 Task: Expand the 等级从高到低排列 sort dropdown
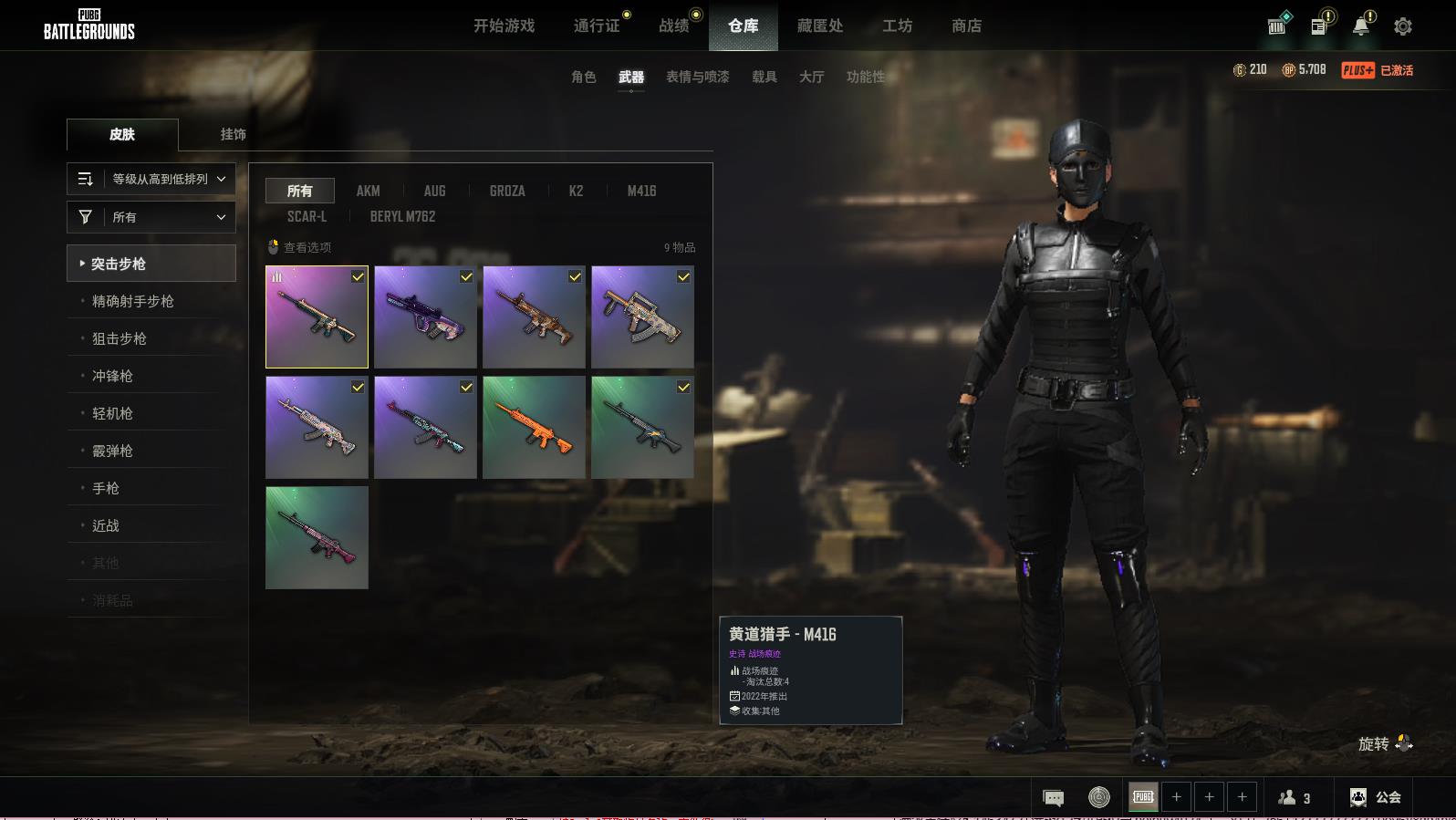point(151,179)
